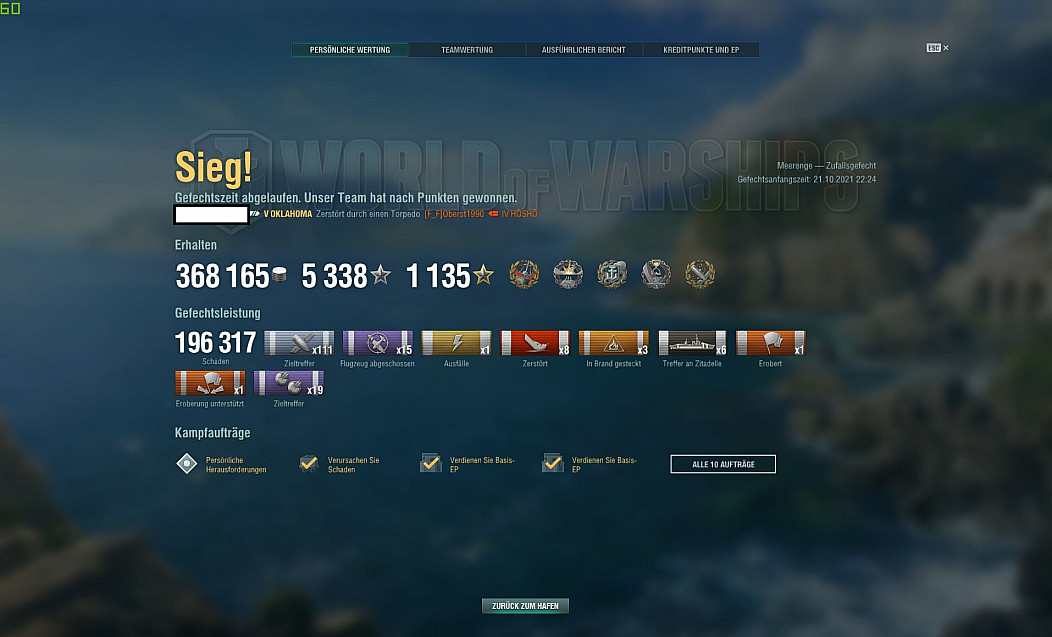Click the Treffer an Zitadelle ribbon

pos(692,344)
